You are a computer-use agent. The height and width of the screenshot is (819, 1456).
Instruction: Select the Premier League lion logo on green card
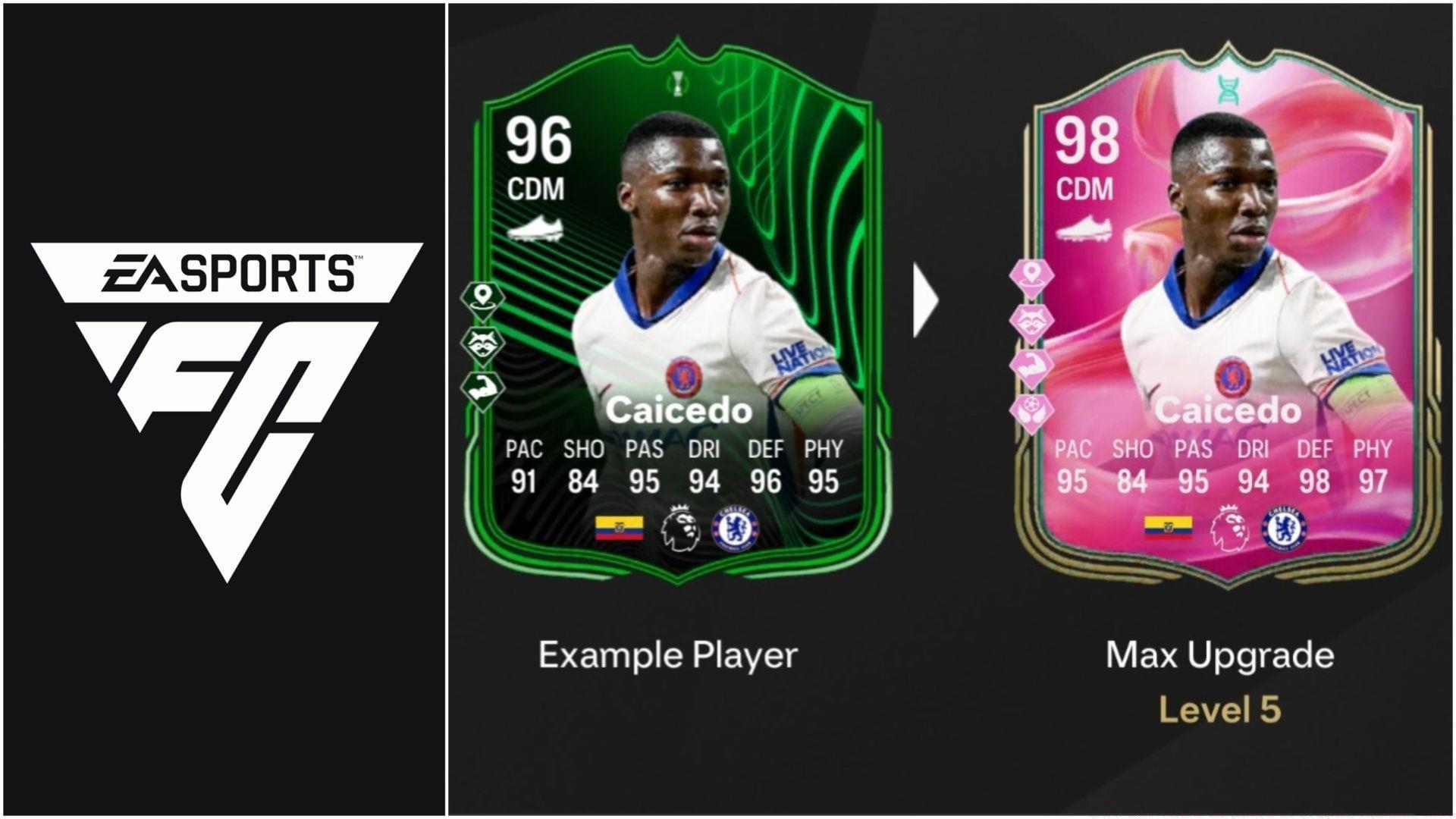click(680, 523)
